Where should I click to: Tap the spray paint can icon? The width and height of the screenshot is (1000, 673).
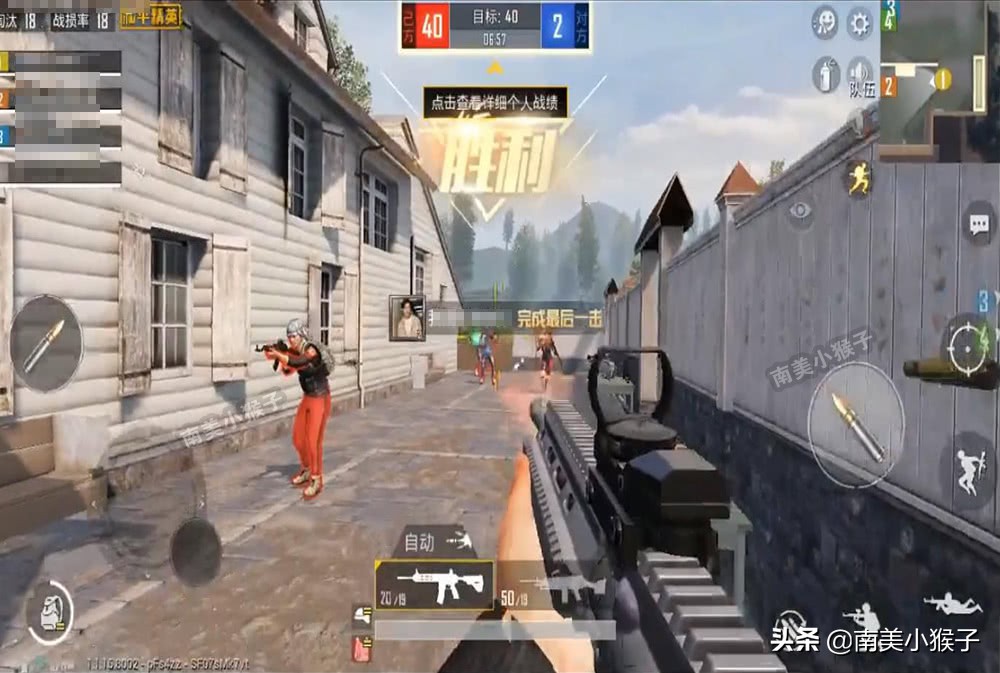coord(825,74)
